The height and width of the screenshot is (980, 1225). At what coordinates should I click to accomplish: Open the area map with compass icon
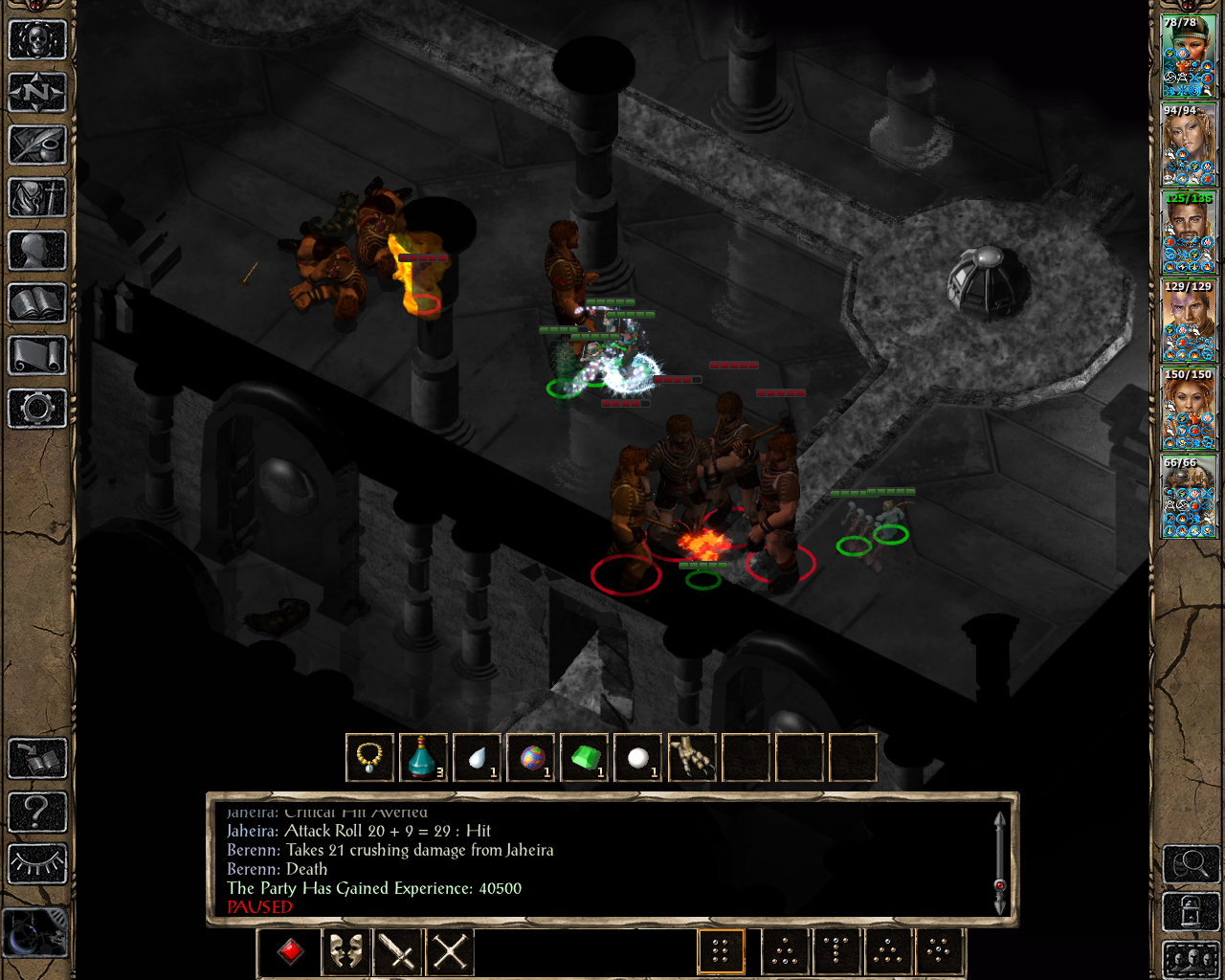point(37,93)
